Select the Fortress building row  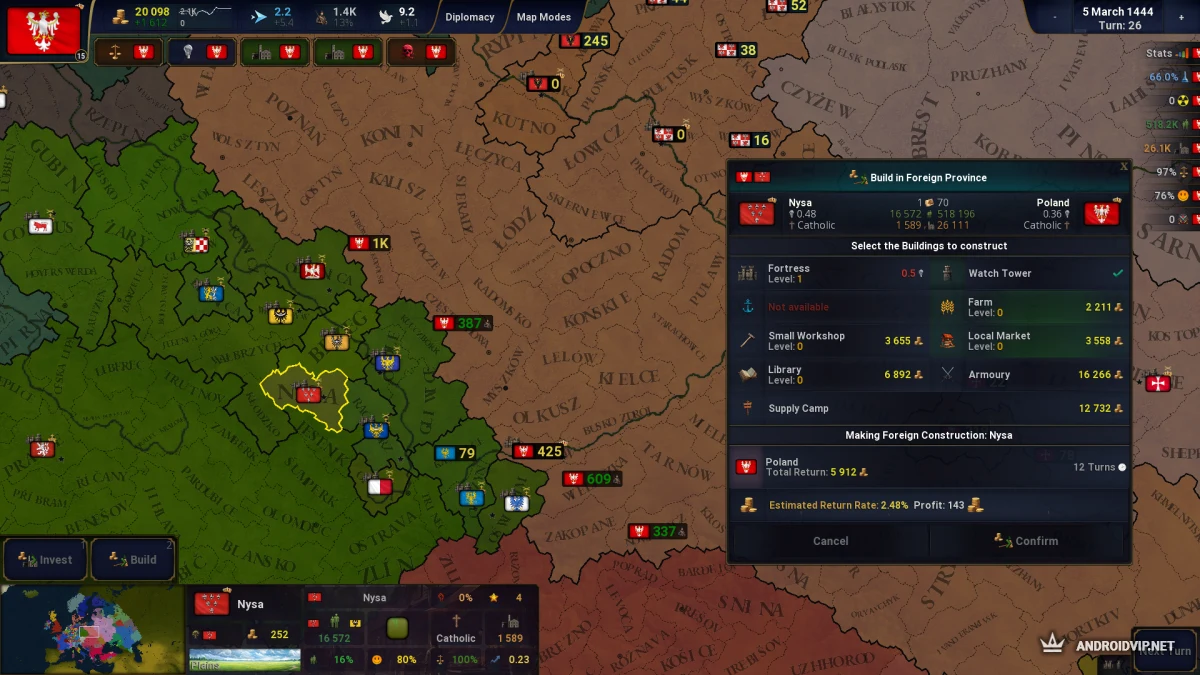coord(829,273)
